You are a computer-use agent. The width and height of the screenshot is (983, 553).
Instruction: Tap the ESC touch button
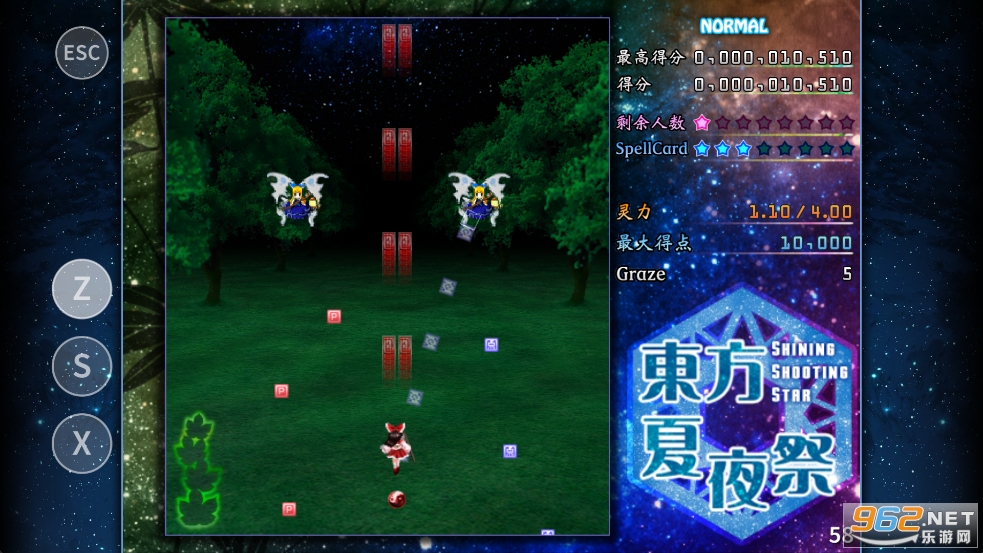click(x=81, y=52)
